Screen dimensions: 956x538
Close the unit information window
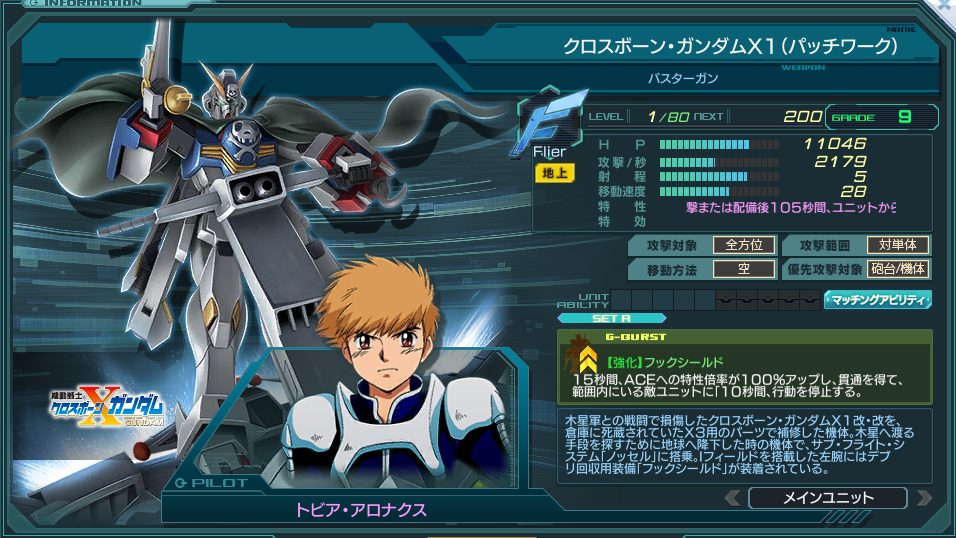943,7
